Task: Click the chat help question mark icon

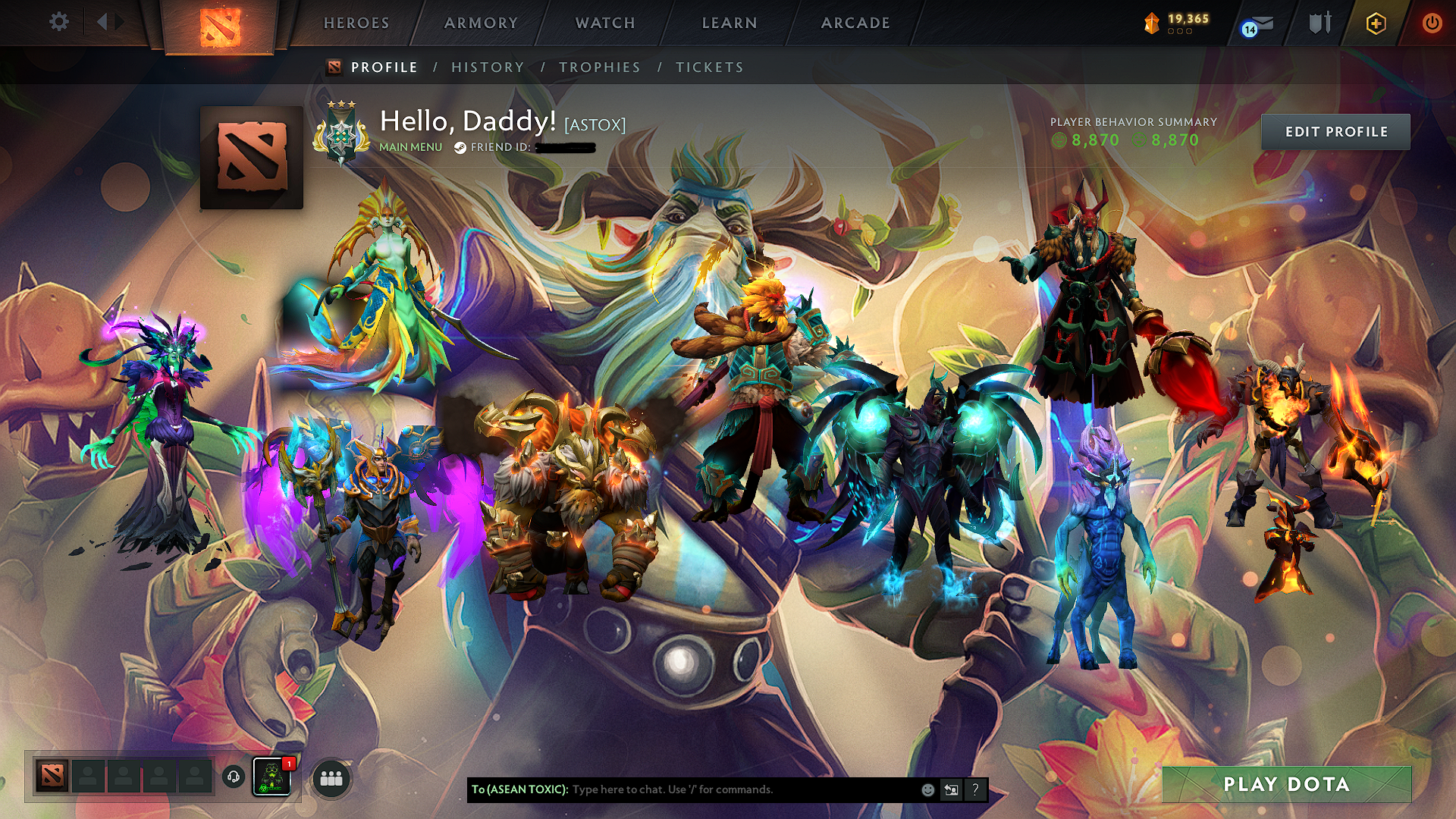Action: [975, 789]
